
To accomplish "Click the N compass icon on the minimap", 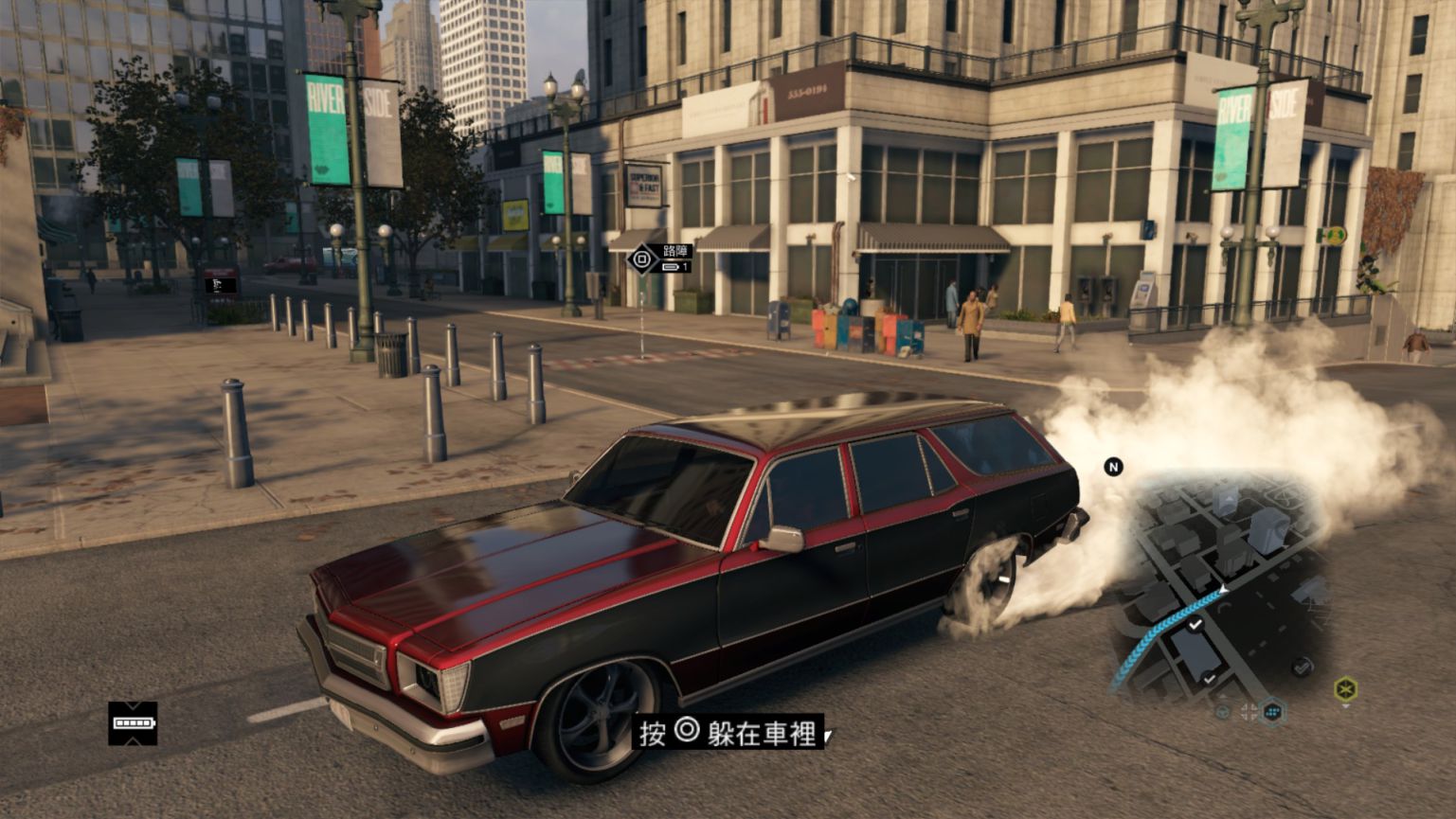I will 1114,465.
